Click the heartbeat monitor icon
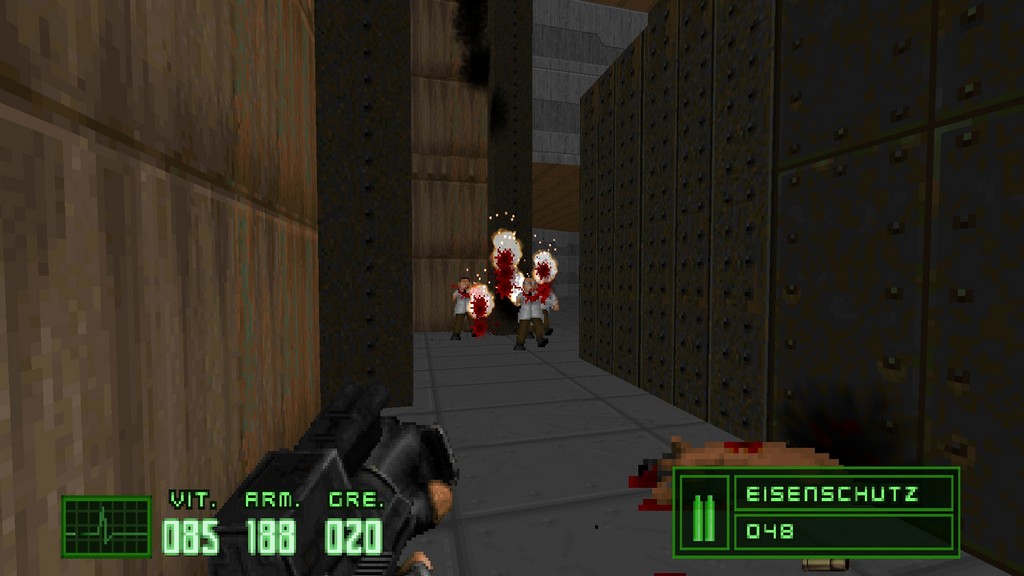 106,526
